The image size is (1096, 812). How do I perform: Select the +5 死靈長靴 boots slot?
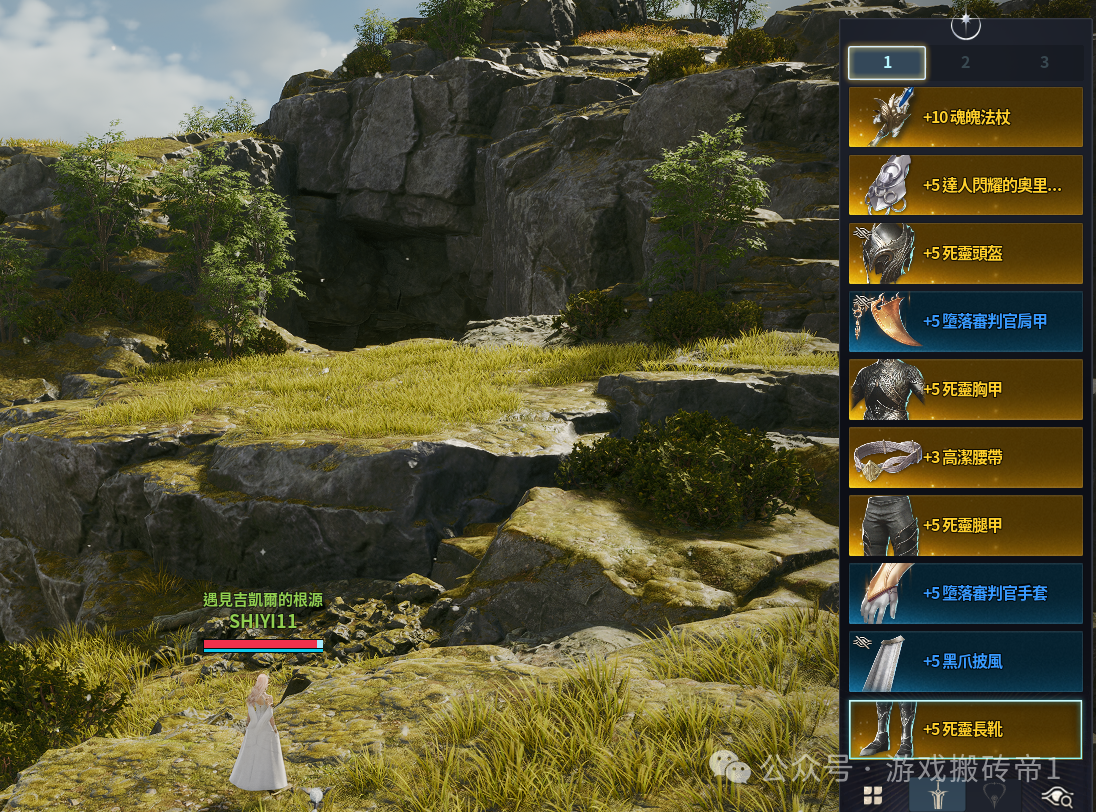[x=965, y=729]
